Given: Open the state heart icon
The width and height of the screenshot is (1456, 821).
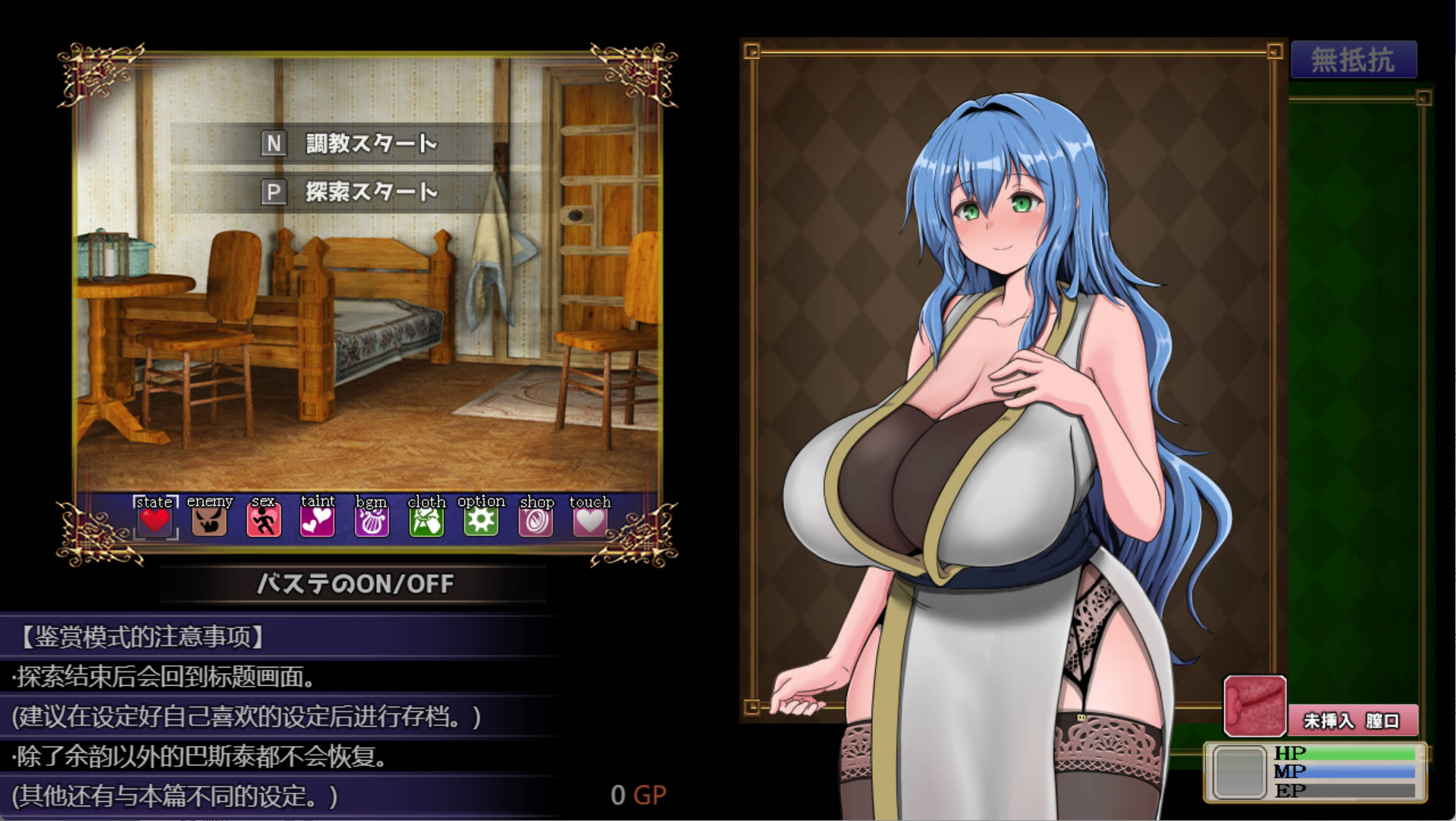Looking at the screenshot, I should tap(155, 520).
